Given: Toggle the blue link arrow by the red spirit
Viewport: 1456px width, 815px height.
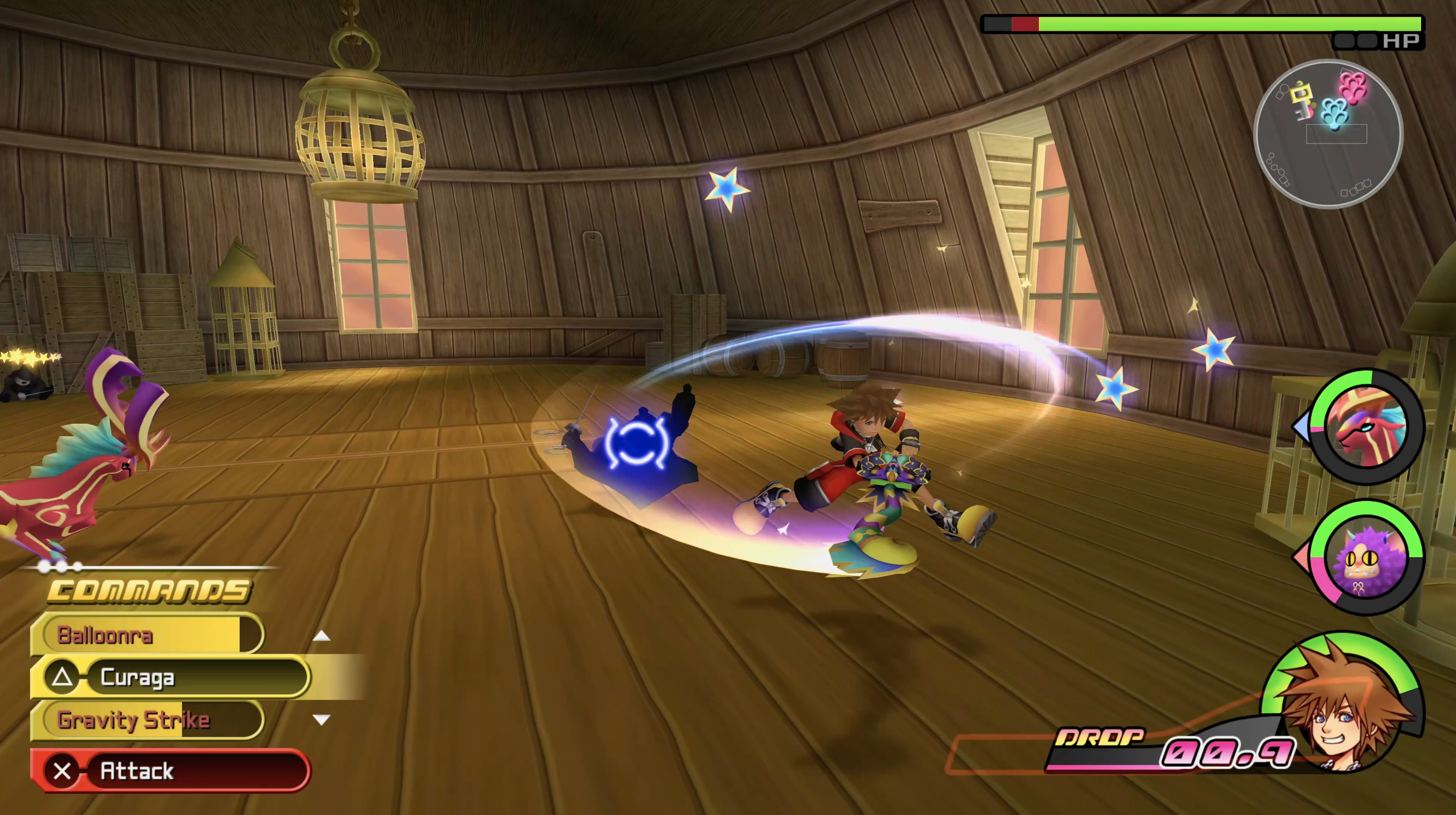Looking at the screenshot, I should point(1301,428).
